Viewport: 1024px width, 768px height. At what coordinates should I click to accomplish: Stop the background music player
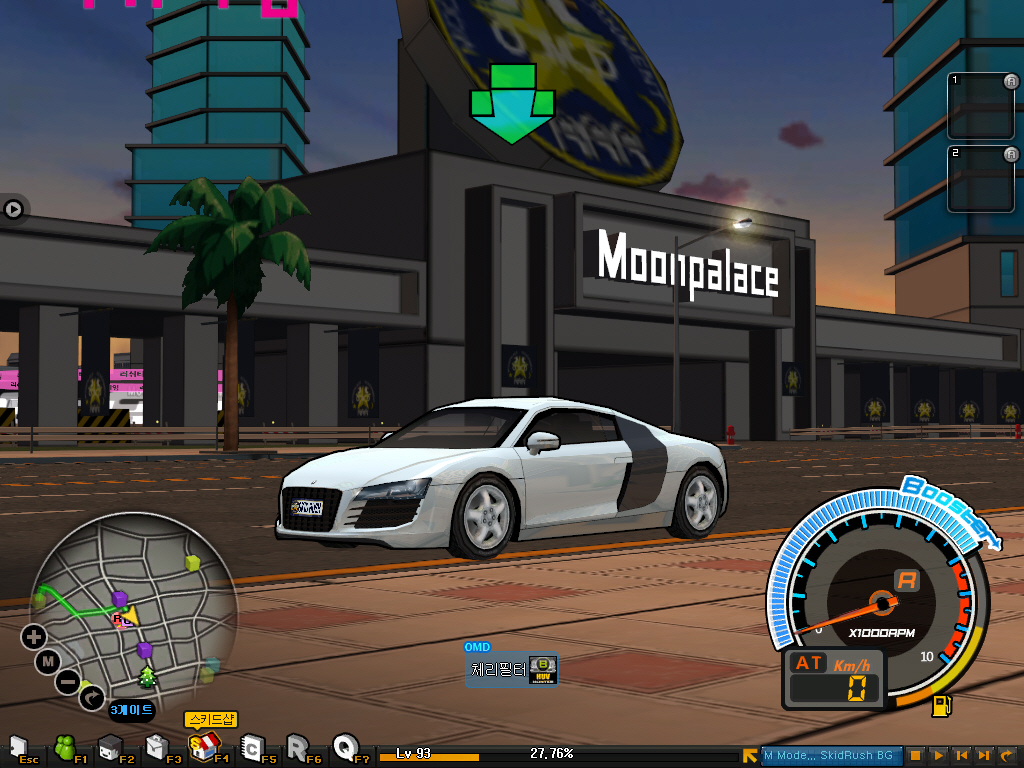tap(915, 756)
